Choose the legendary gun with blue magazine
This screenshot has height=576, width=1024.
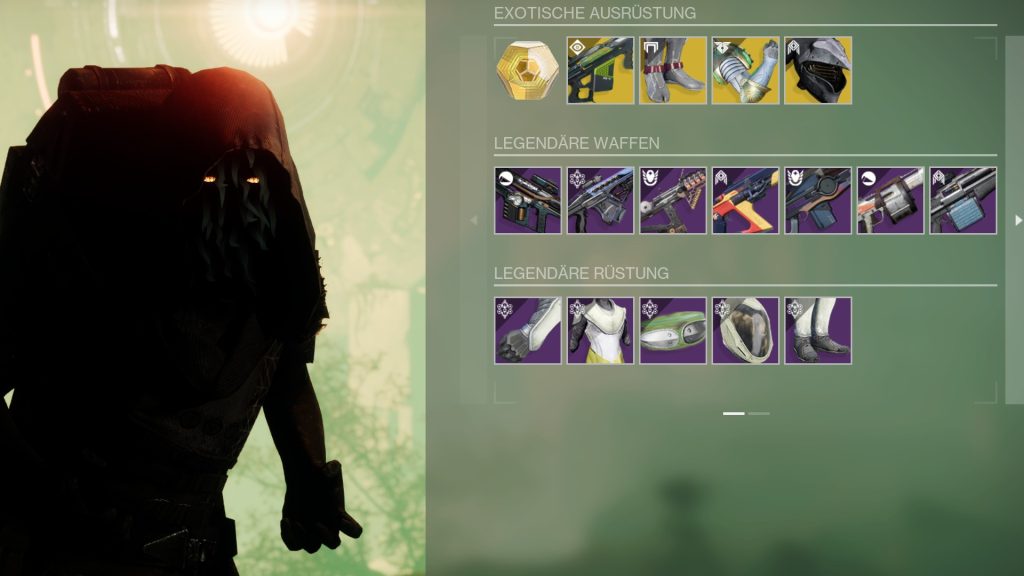[963, 200]
